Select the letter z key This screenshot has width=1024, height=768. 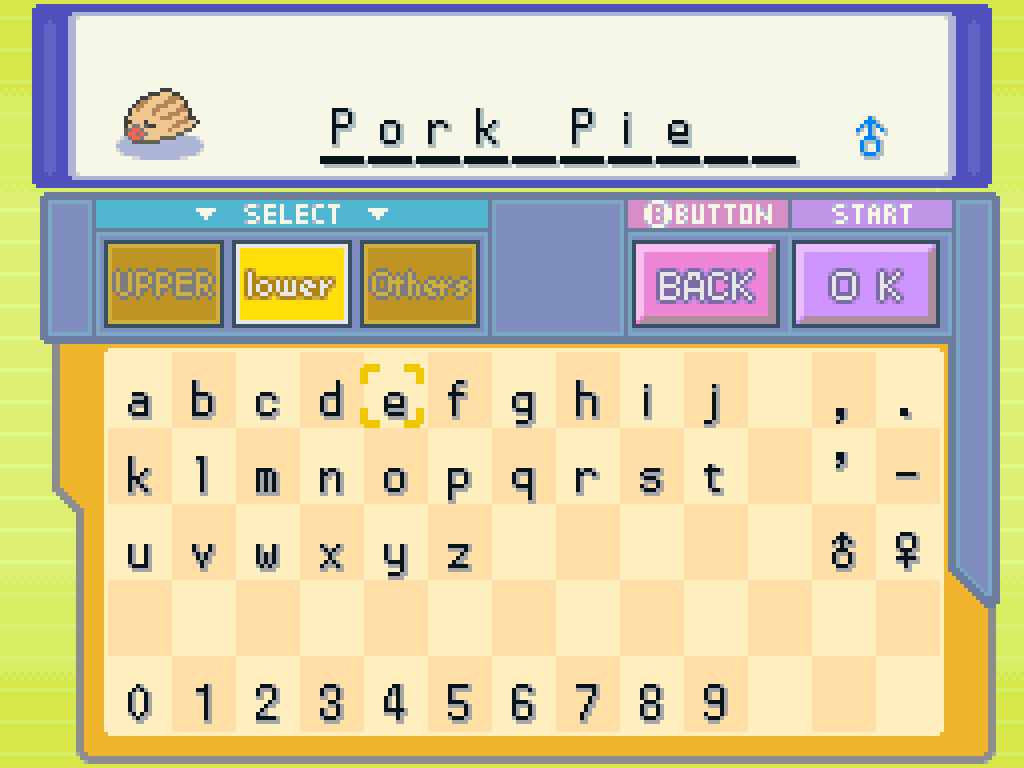click(x=458, y=553)
